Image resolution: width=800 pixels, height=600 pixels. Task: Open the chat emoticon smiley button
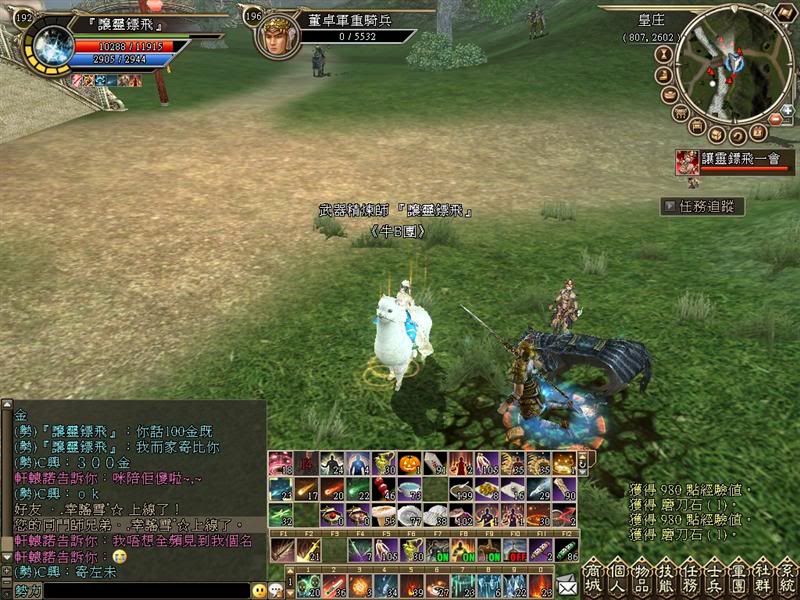(259, 591)
